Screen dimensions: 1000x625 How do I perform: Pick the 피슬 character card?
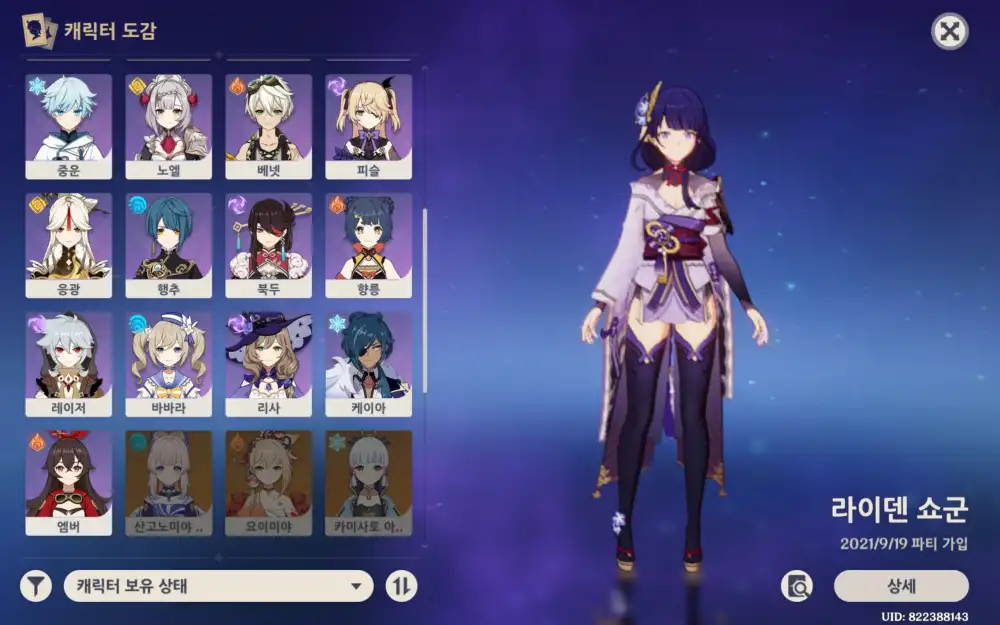[x=368, y=125]
